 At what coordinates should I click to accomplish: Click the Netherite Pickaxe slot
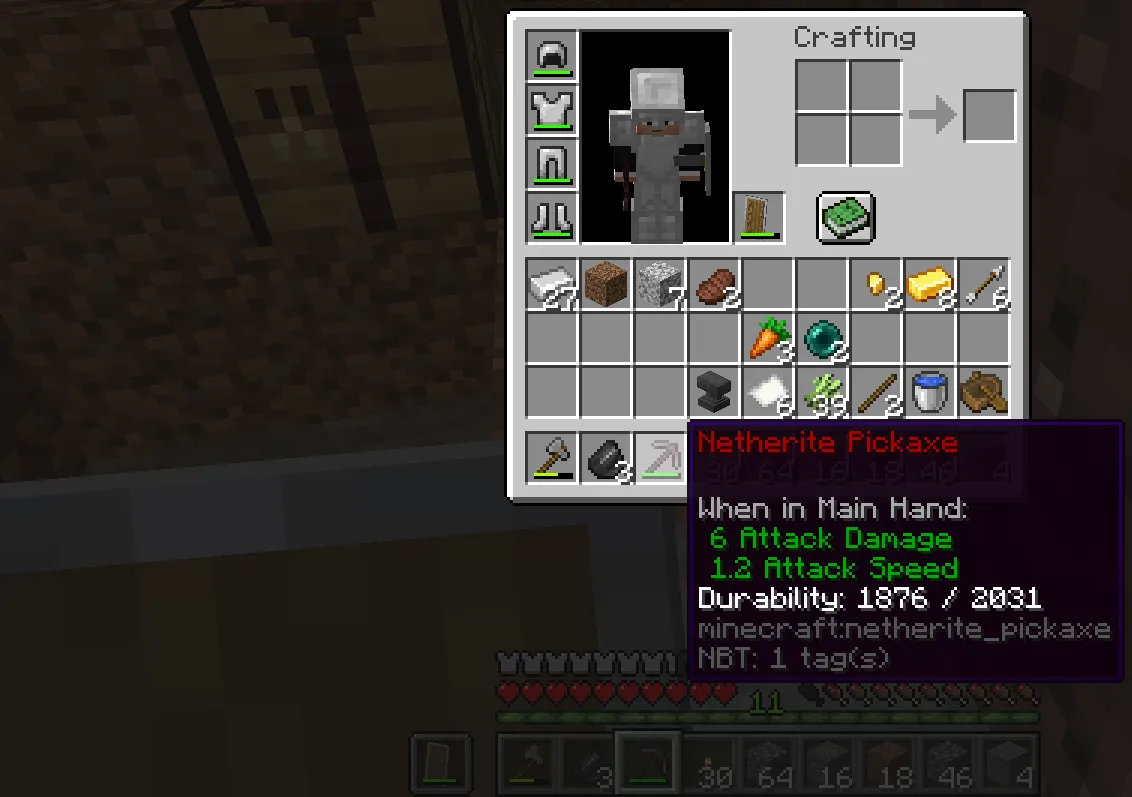660,459
